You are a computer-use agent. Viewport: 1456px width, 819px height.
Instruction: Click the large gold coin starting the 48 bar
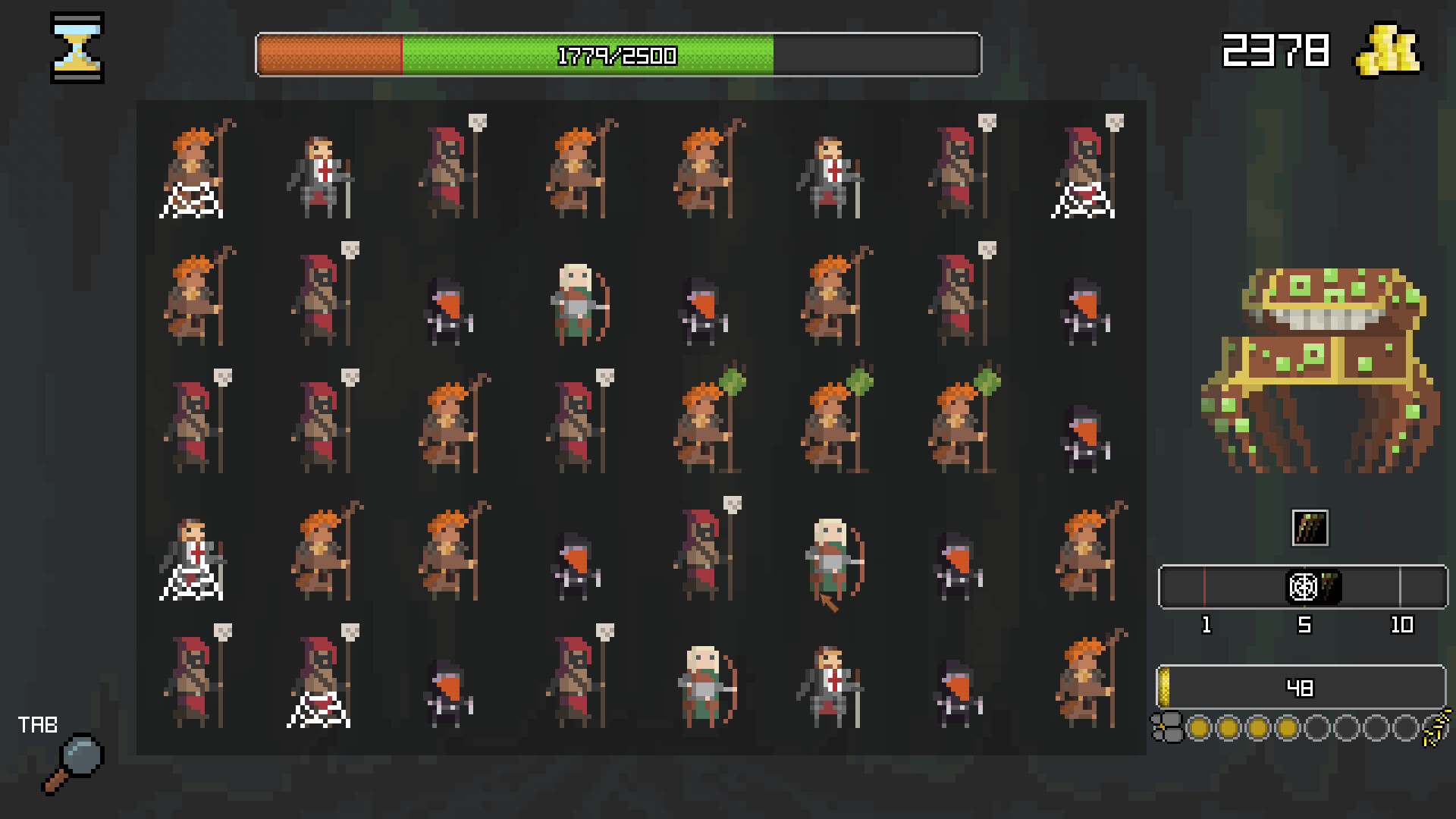(x=1164, y=688)
